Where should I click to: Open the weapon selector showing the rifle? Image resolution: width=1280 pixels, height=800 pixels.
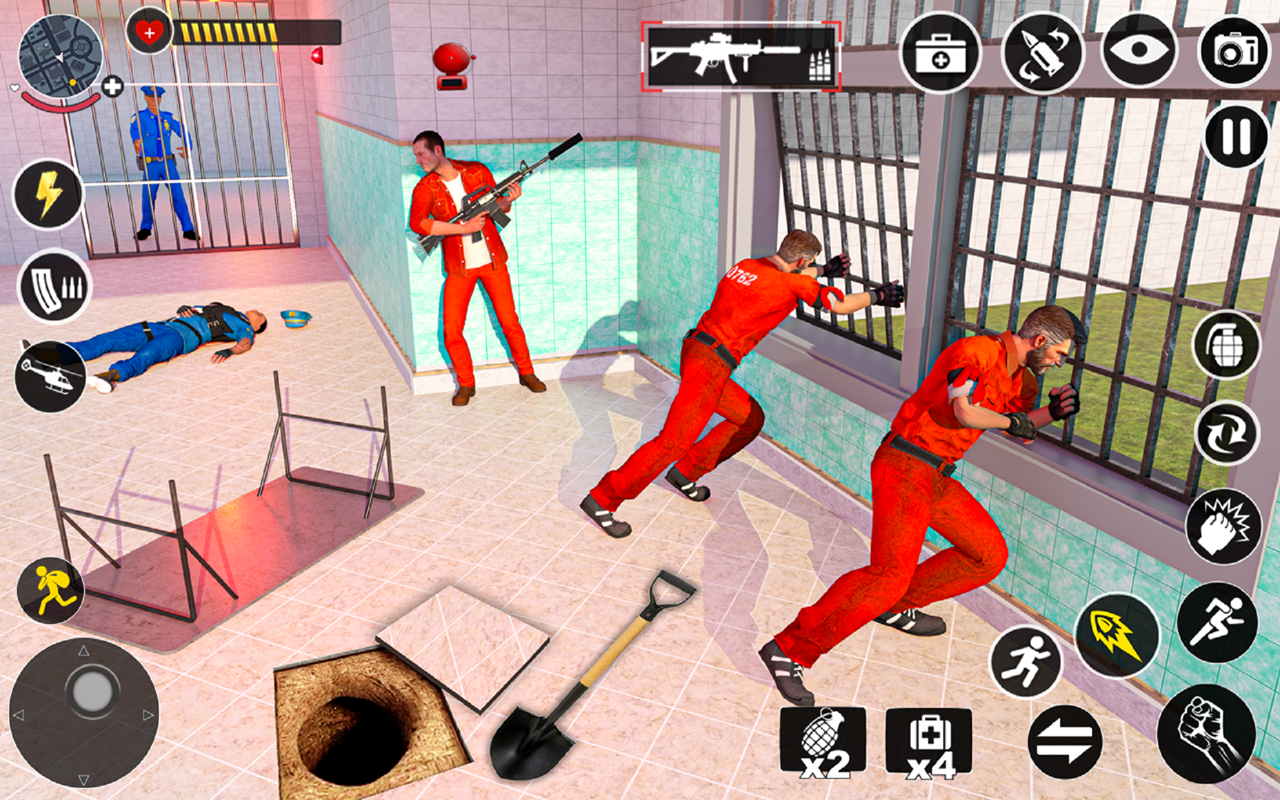point(737,54)
